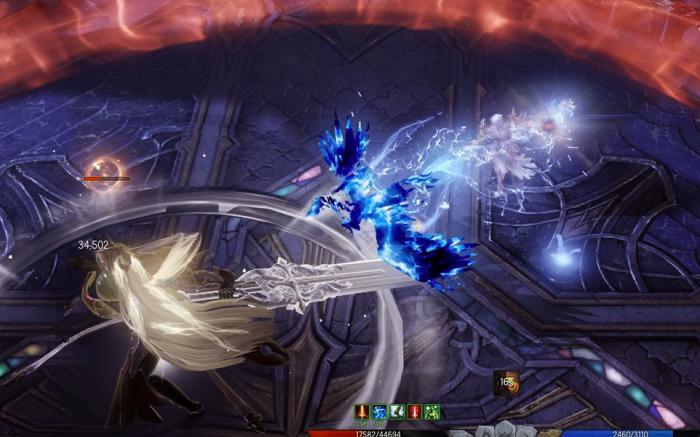Click the green claw slash buff icon
Screen dimensions: 700x437
397,412
